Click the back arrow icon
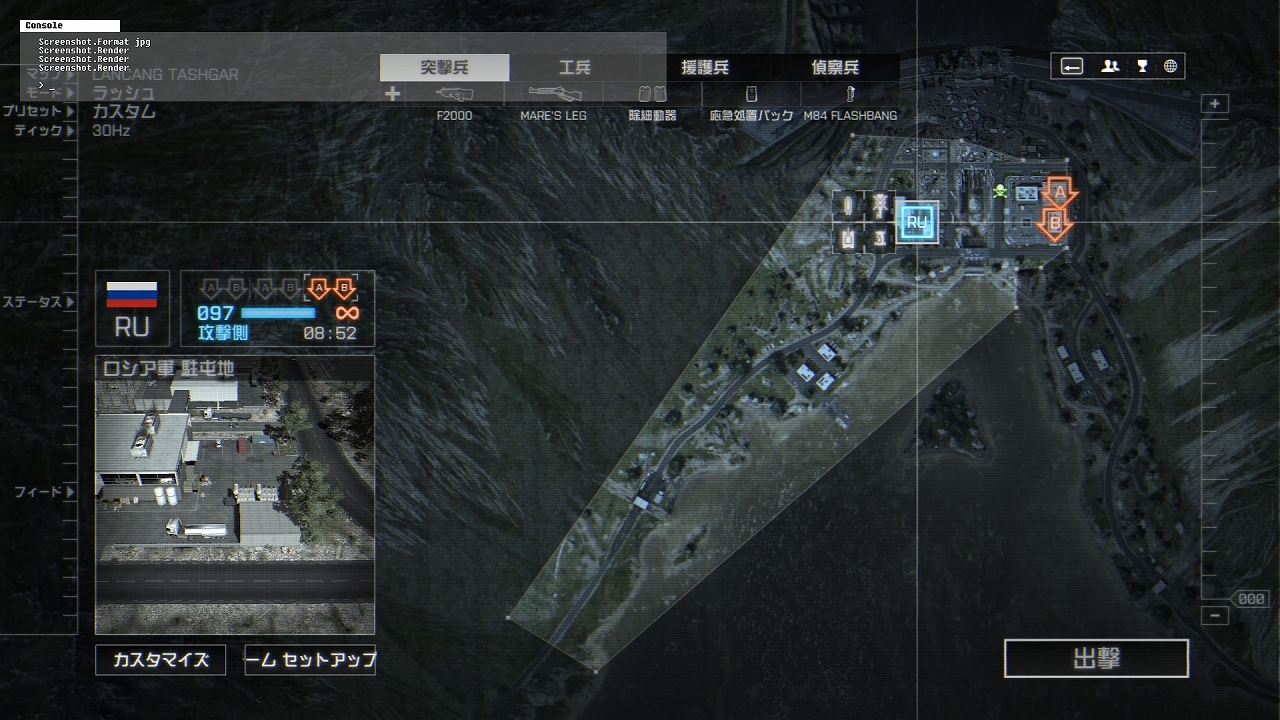The width and height of the screenshot is (1280, 720). click(1072, 67)
